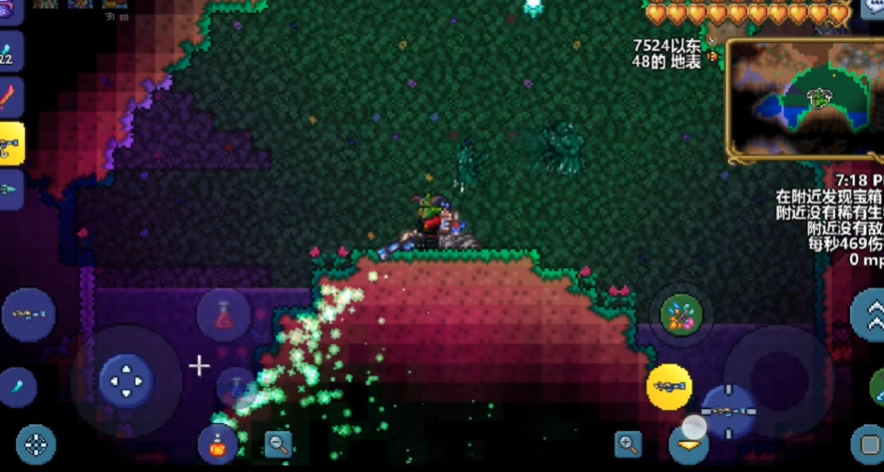
Task: Tap the gun shortcut circle above the d-pad
Action: tap(28, 315)
